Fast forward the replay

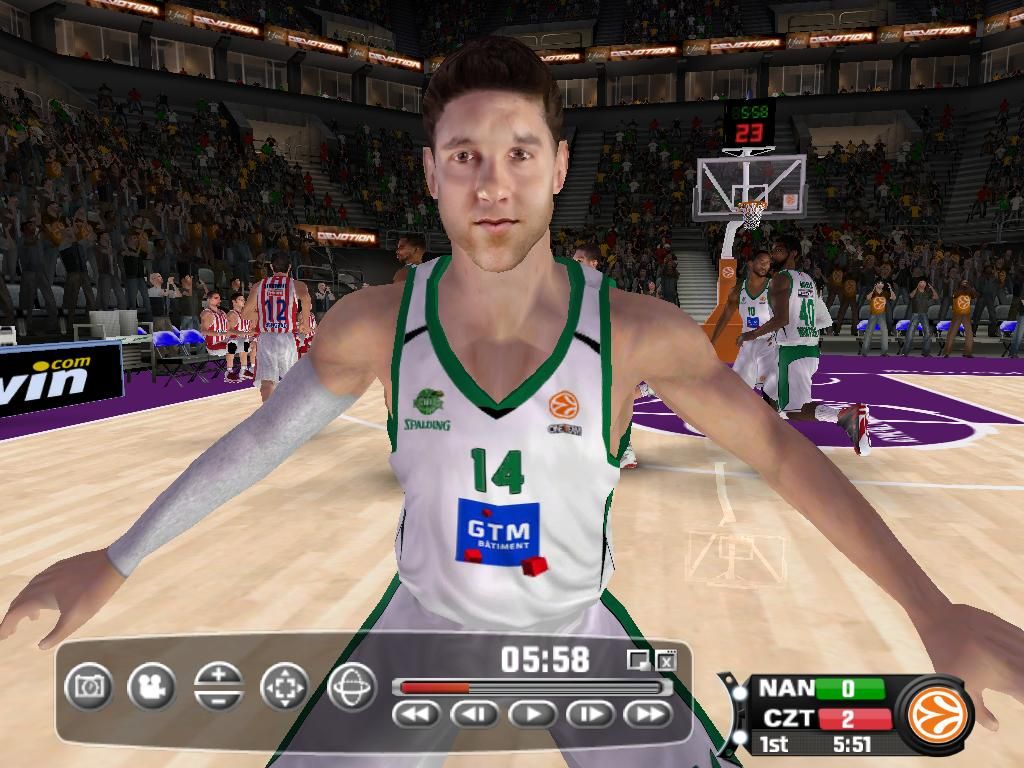(648, 714)
